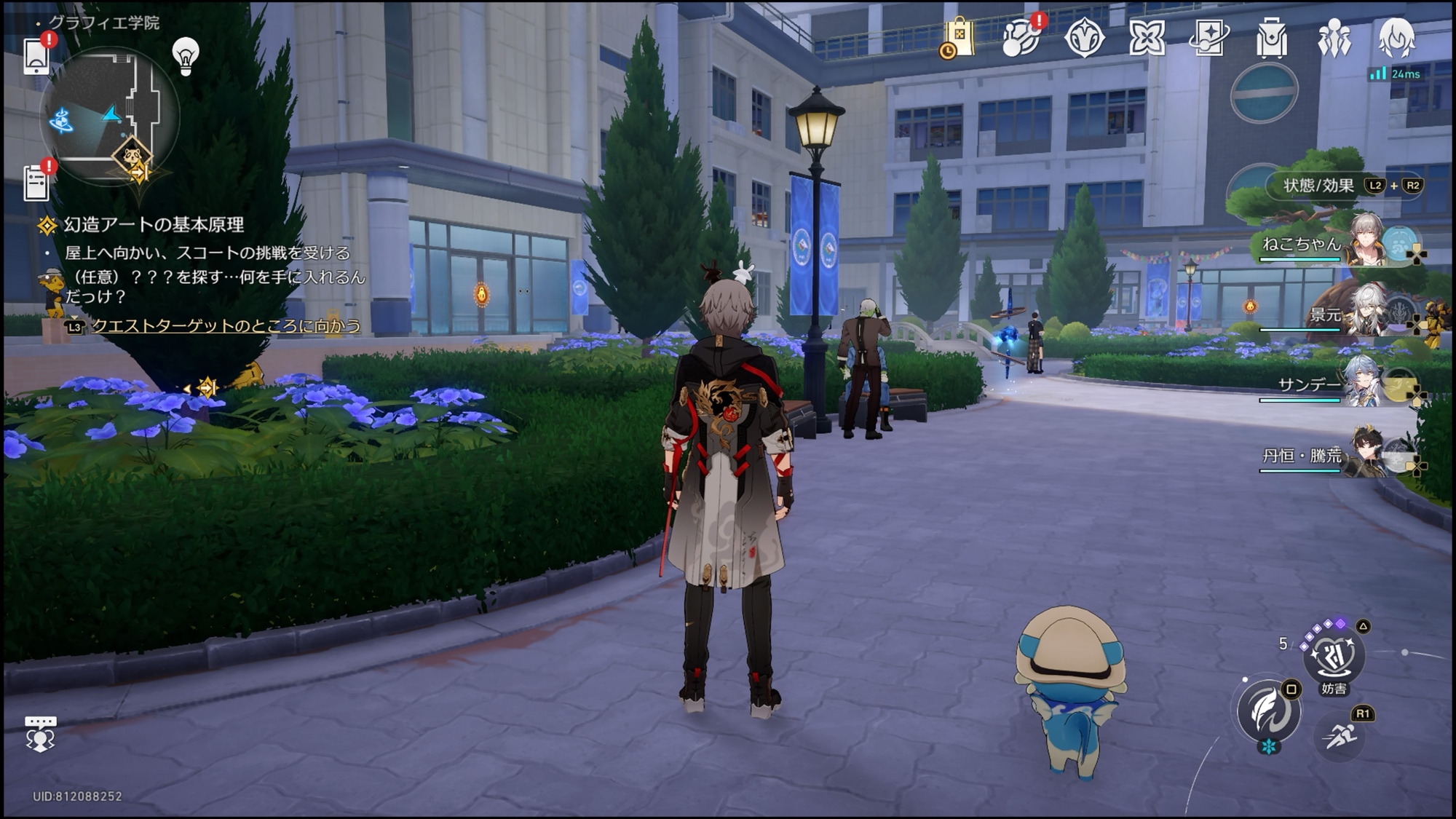Click the circular minimap
Image resolution: width=1456 pixels, height=819 pixels.
click(x=109, y=116)
